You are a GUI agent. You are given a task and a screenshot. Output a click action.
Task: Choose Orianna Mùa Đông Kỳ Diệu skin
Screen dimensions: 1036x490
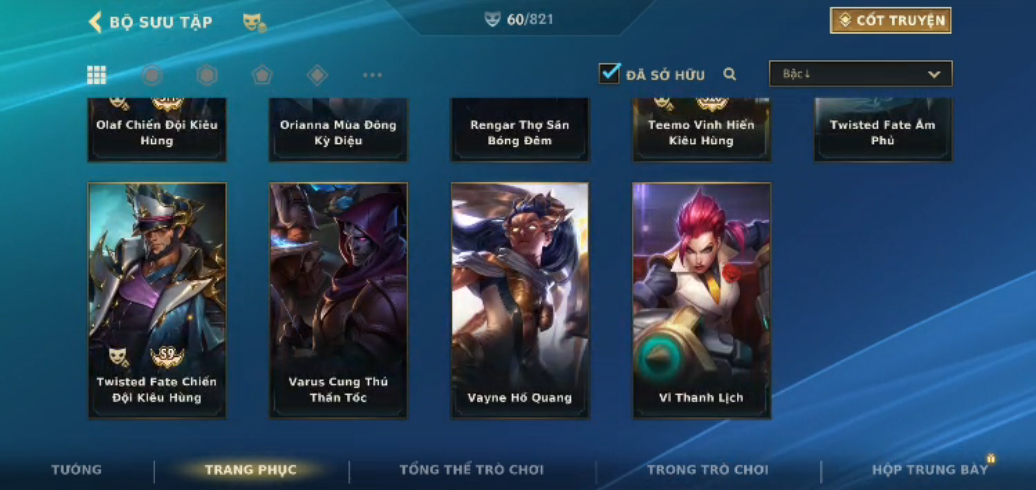point(338,130)
